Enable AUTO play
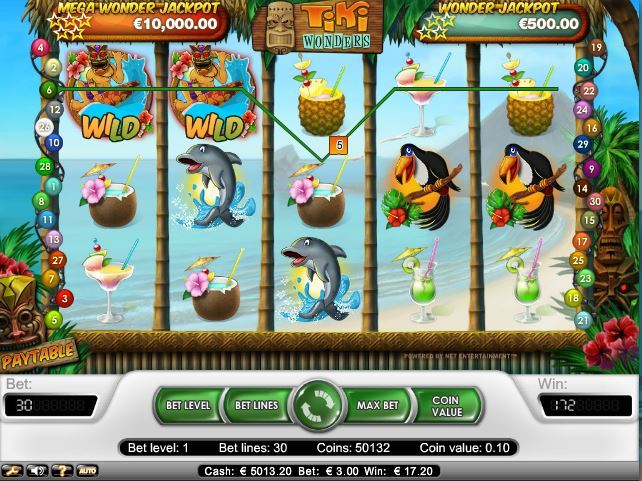Viewport: 642px width, 481px height. click(x=88, y=470)
